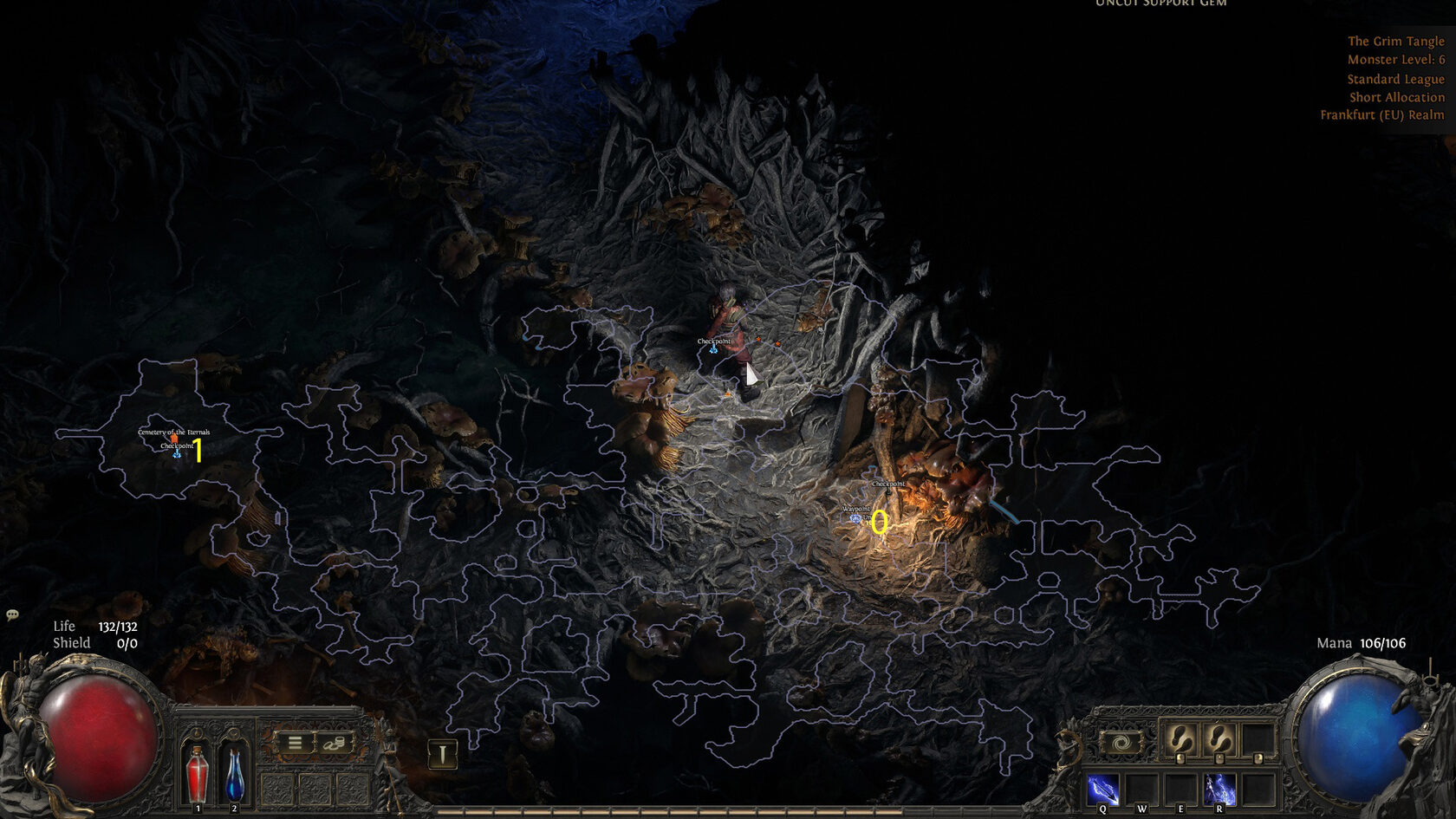Use the blue mana flask

pyautogui.click(x=234, y=774)
